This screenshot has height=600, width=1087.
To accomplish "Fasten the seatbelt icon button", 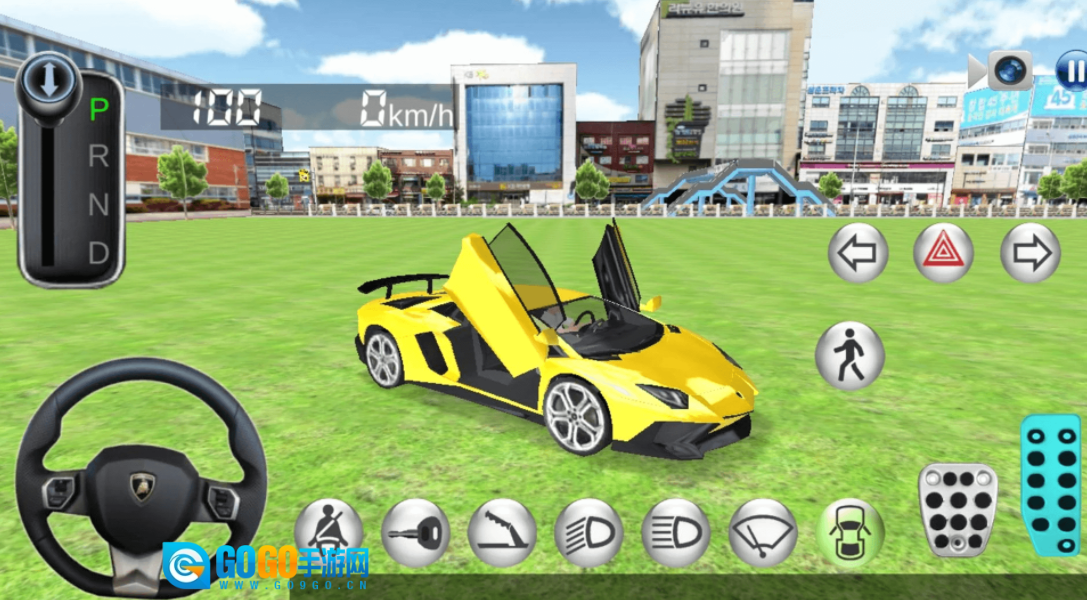I will pos(329,532).
